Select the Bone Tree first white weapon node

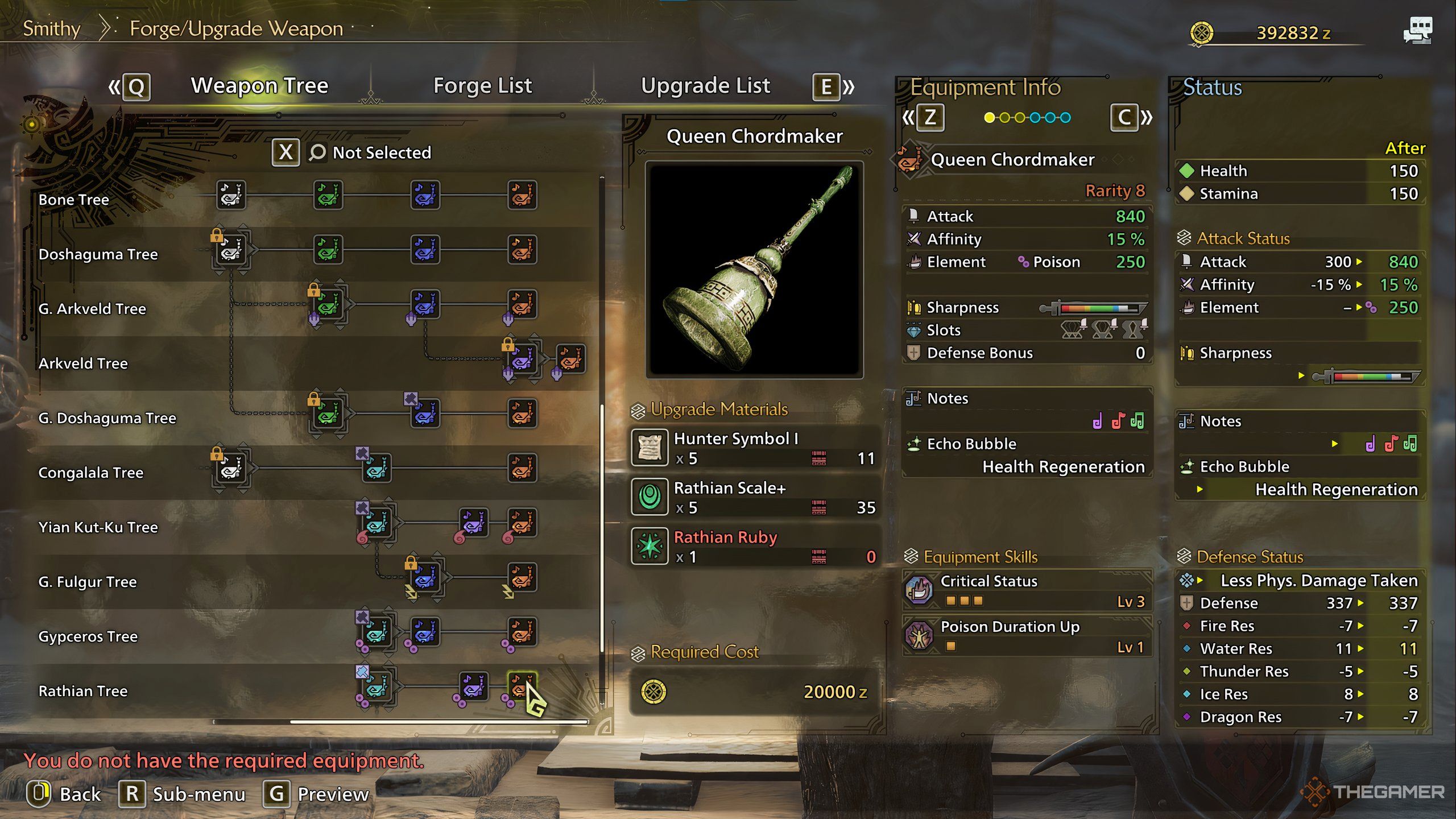tap(231, 195)
